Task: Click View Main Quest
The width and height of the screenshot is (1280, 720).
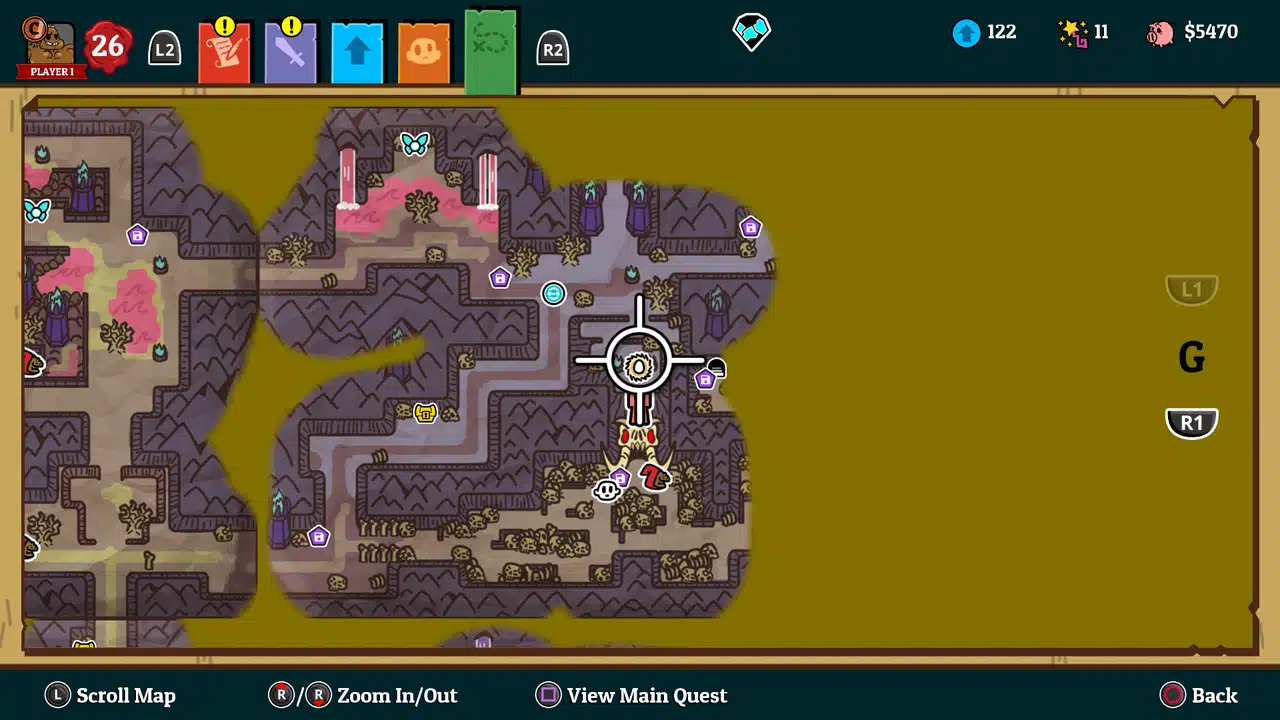Action: pyautogui.click(x=631, y=695)
